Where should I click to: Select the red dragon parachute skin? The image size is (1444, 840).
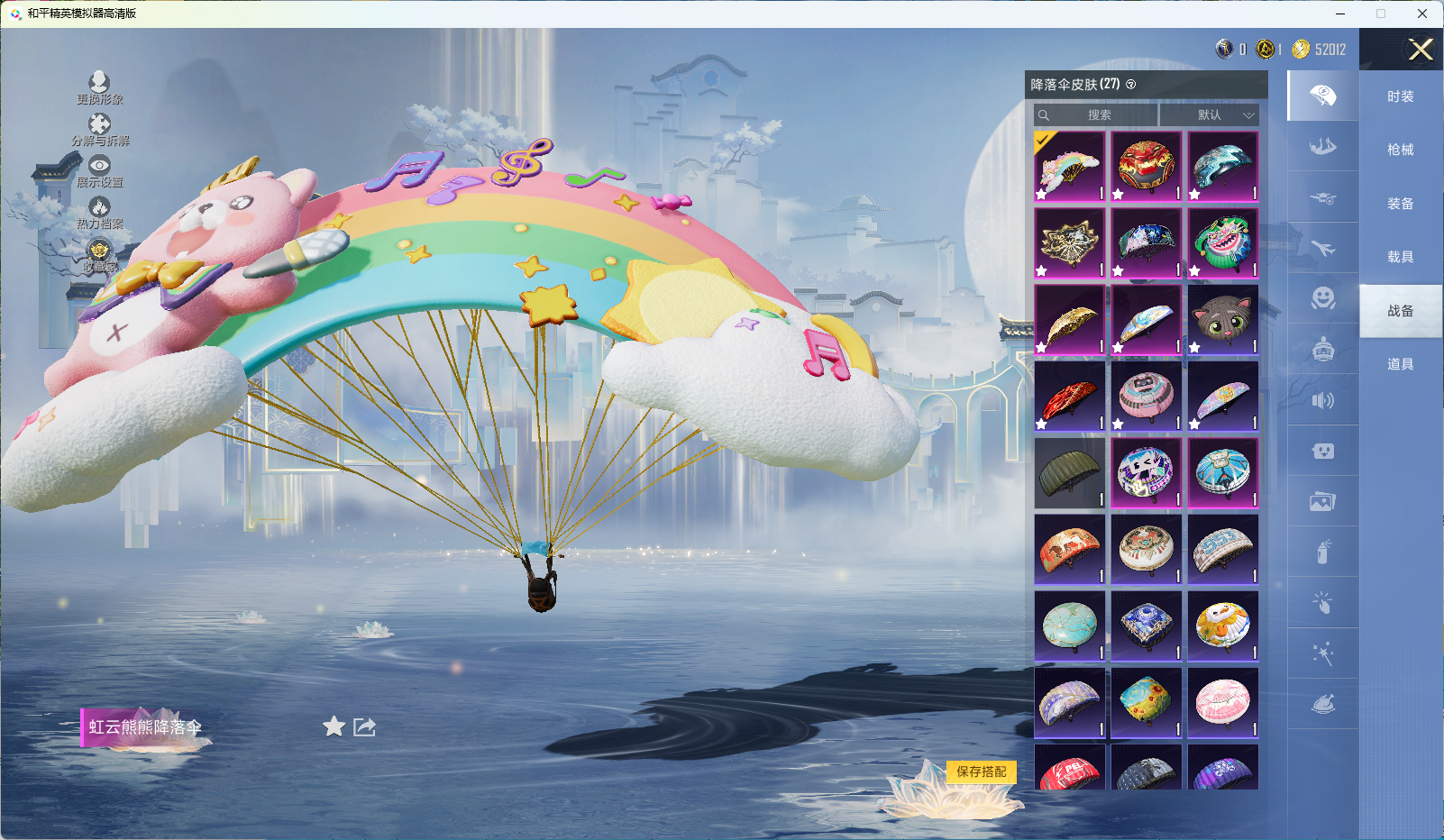pyautogui.click(x=1146, y=167)
